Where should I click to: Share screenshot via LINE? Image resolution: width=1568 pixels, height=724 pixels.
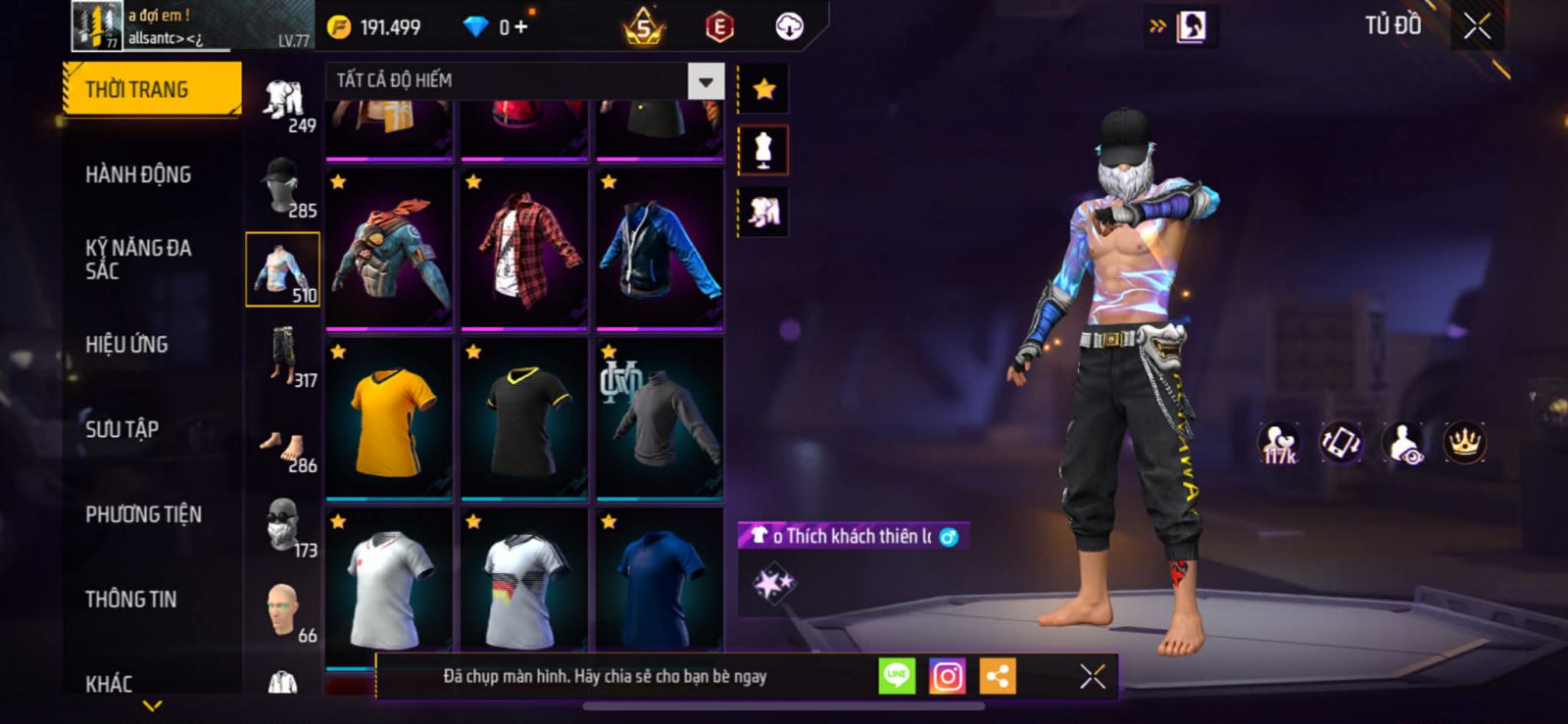point(896,676)
